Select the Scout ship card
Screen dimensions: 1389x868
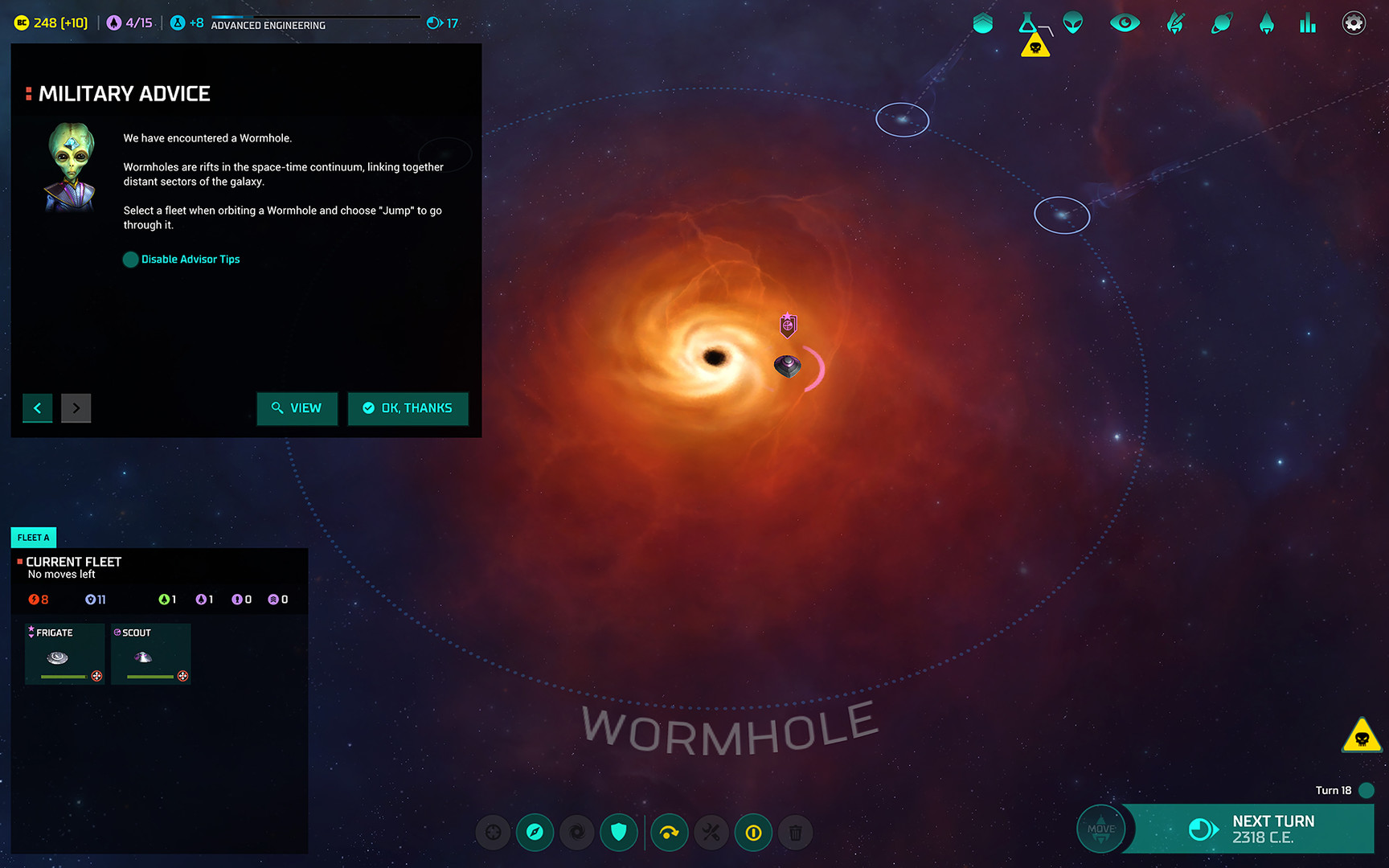coord(150,654)
